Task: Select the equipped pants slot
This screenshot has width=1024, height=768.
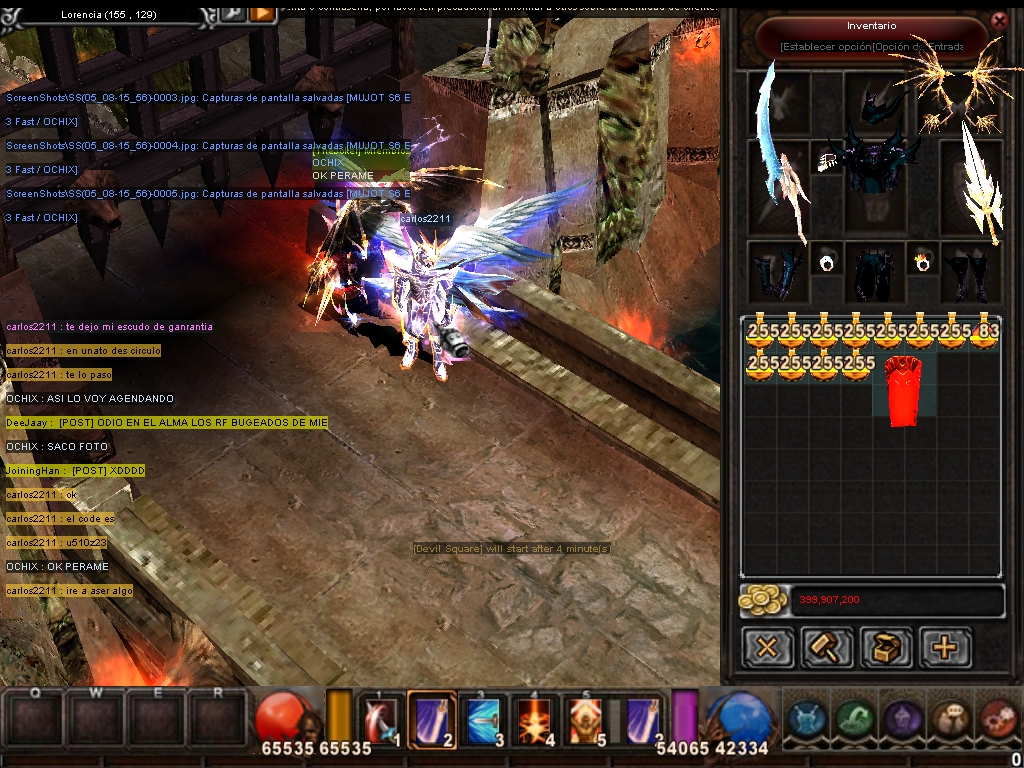Action: pos(873,272)
